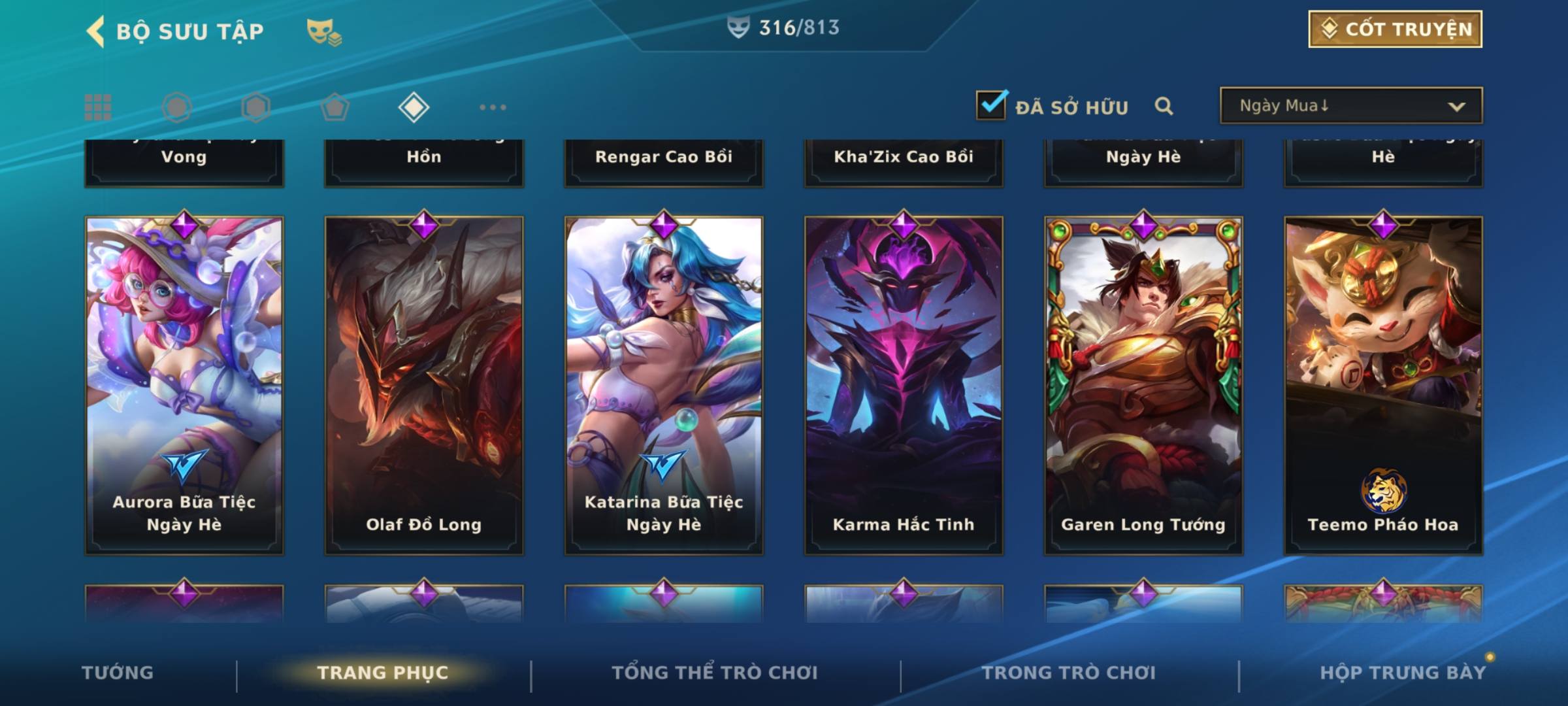View Katarina Bữa Tiệc Ngày Hè skin
Viewport: 1568px width, 706px height.
point(664,386)
